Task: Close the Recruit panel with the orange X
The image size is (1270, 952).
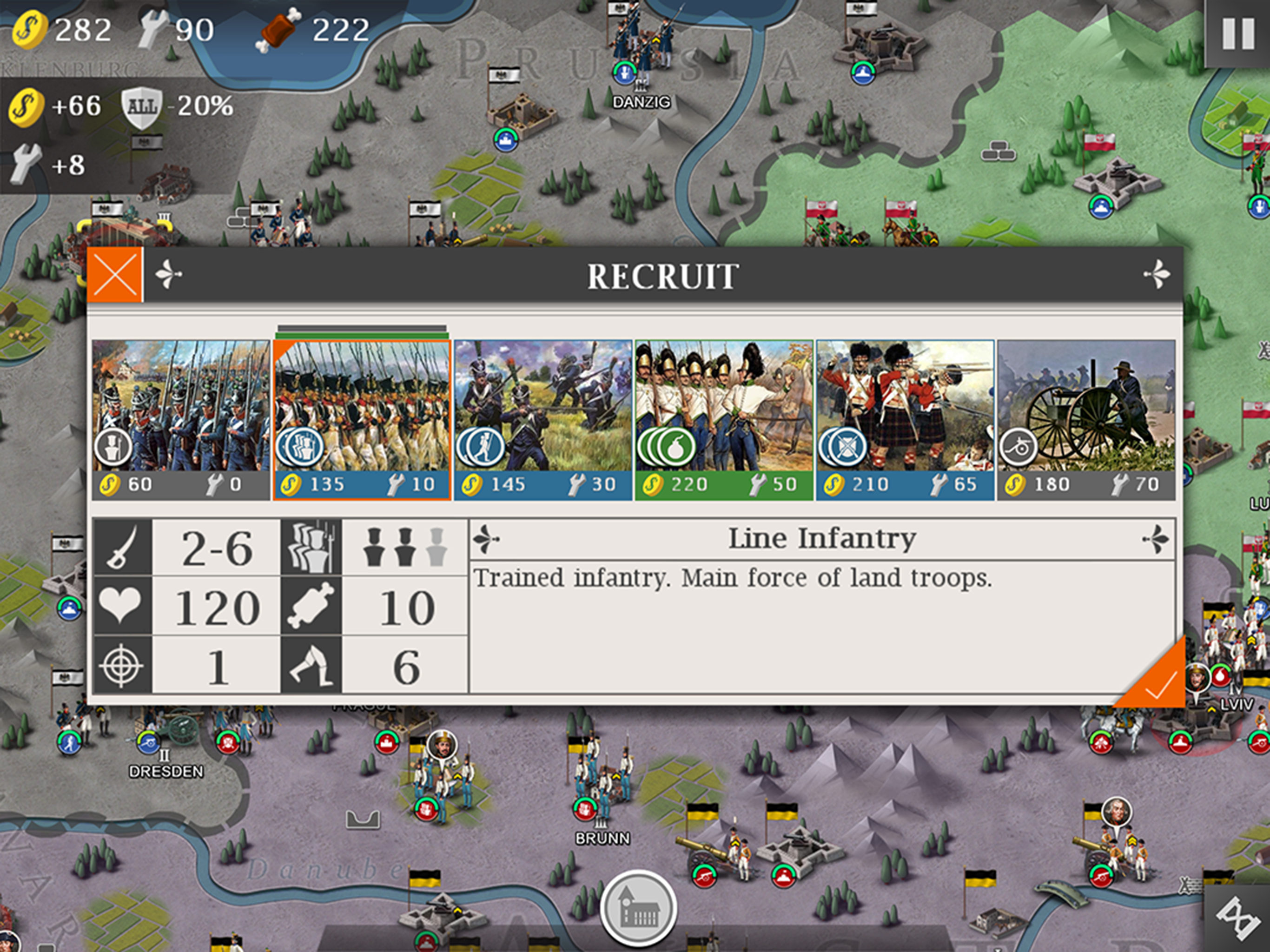Action: (115, 275)
